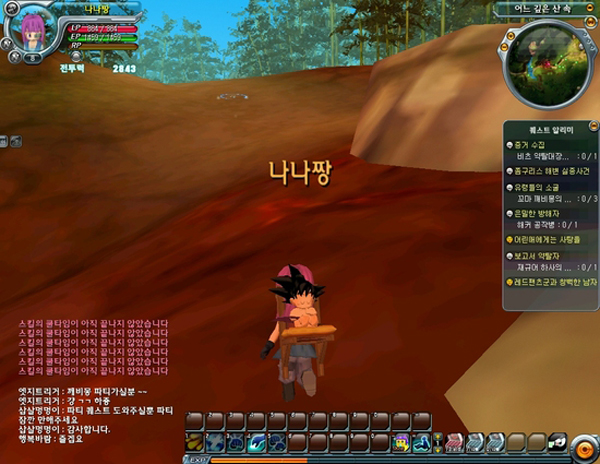
Task: Open the 레드팬츠군과 창백한 남자 quest
Action: click(x=553, y=282)
